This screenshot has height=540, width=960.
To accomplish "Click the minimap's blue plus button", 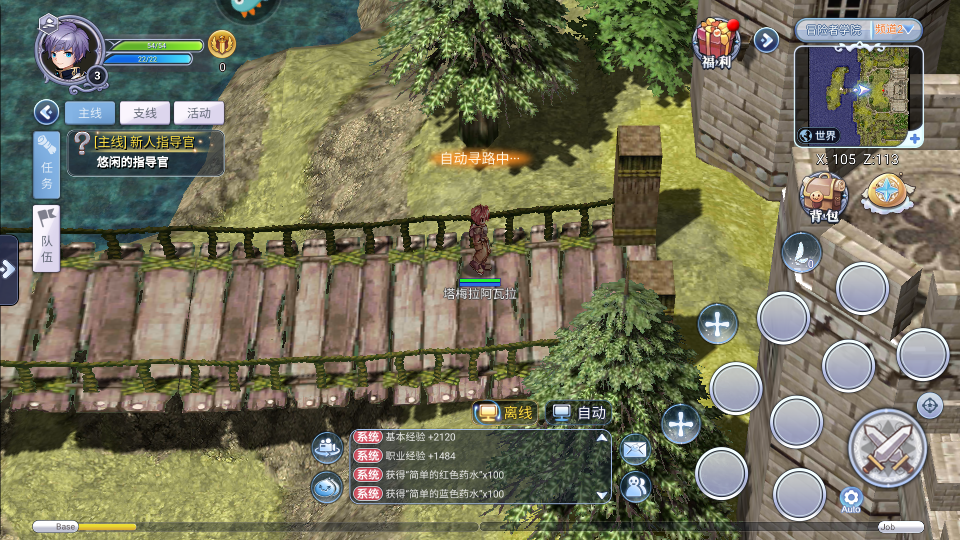I will pyautogui.click(x=915, y=138).
